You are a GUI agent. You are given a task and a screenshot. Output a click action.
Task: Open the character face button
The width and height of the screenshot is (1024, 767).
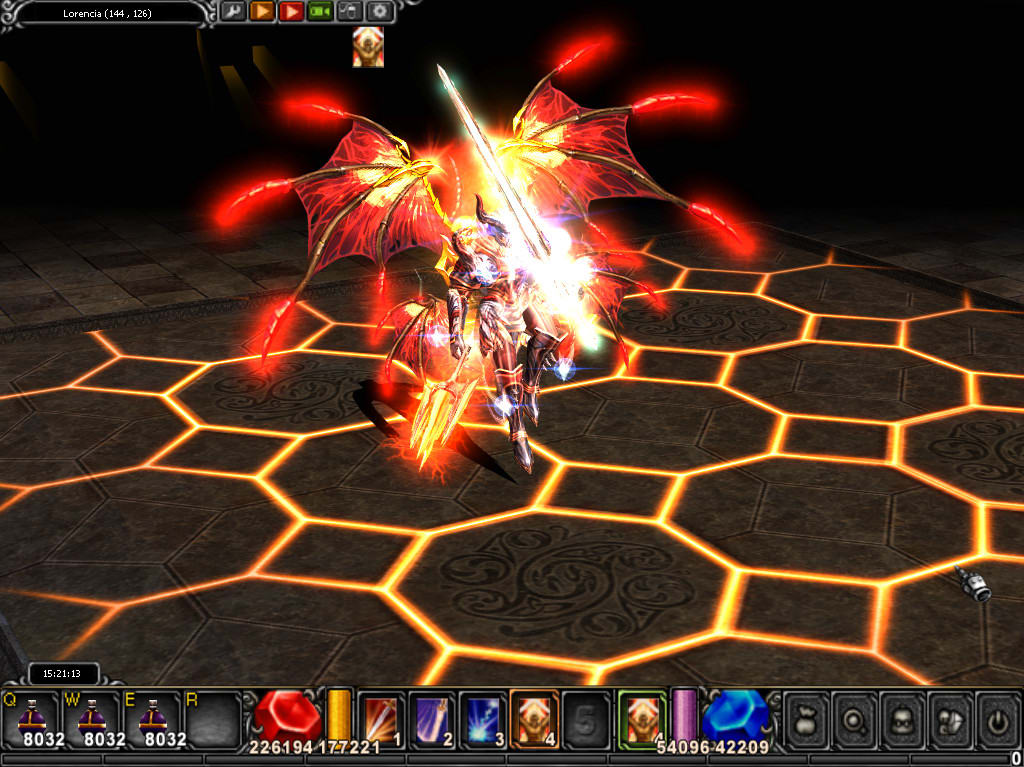click(902, 719)
